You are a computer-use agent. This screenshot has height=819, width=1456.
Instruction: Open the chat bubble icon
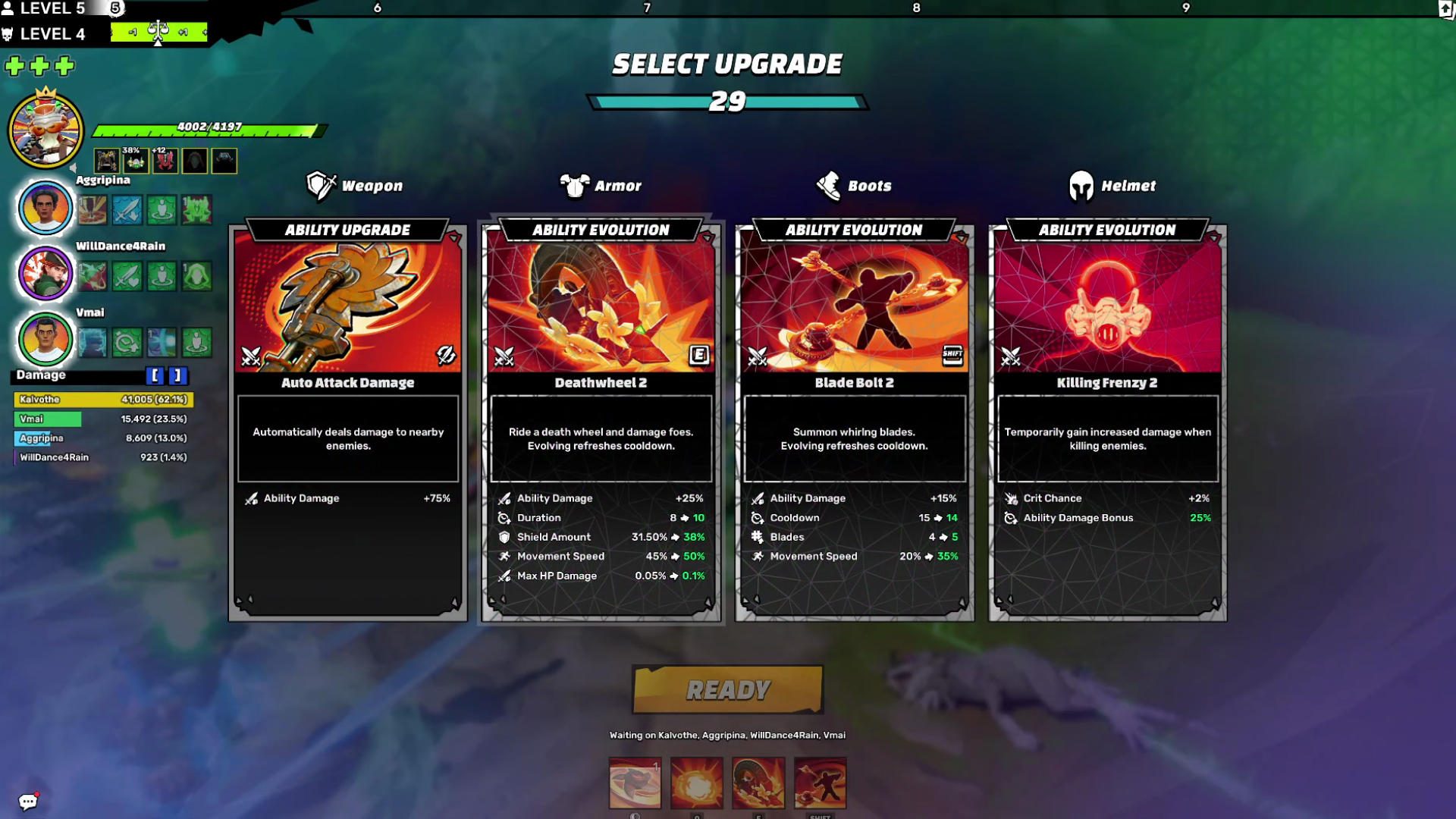(28, 802)
